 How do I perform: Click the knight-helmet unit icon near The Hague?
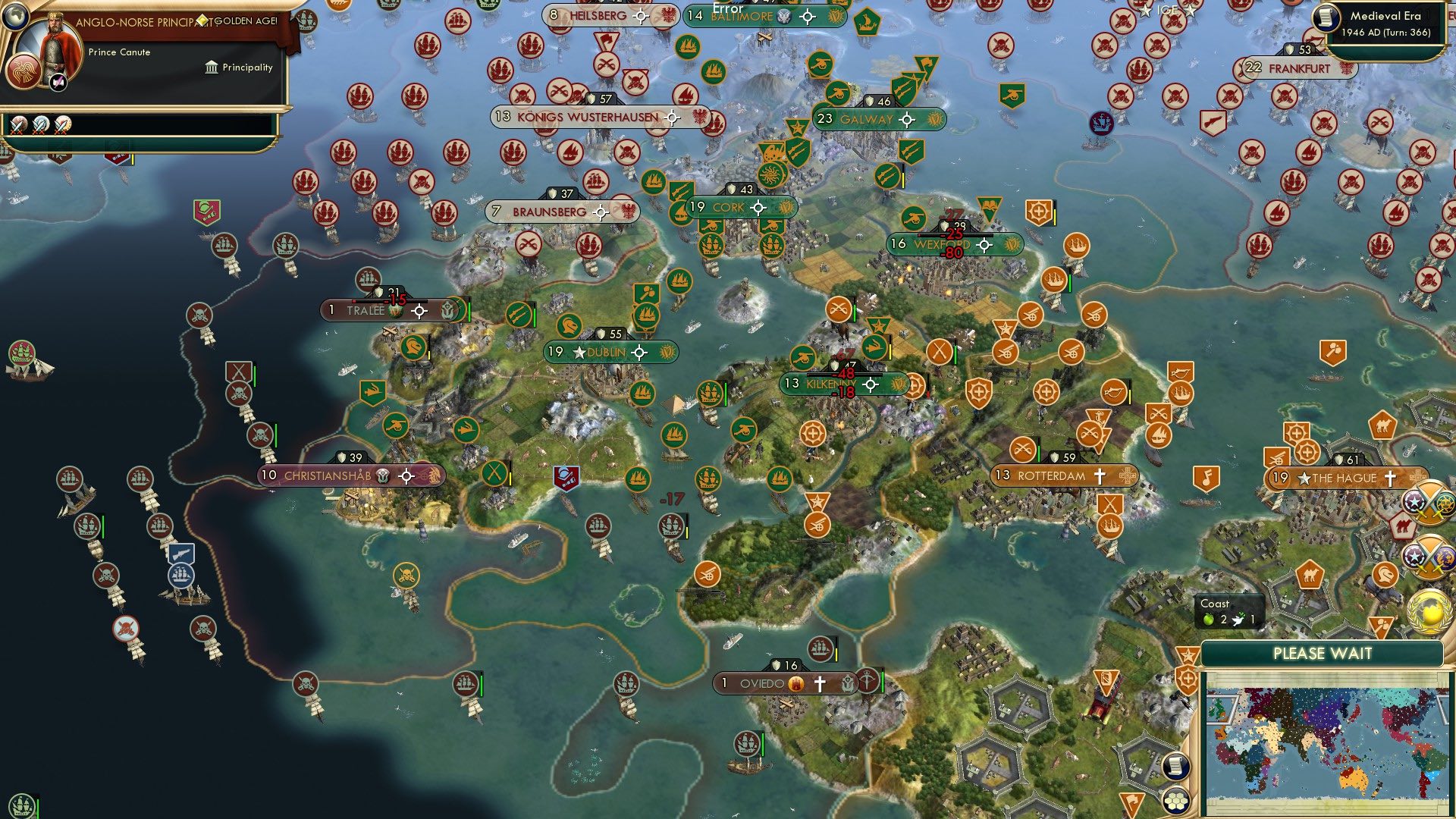point(1384,574)
